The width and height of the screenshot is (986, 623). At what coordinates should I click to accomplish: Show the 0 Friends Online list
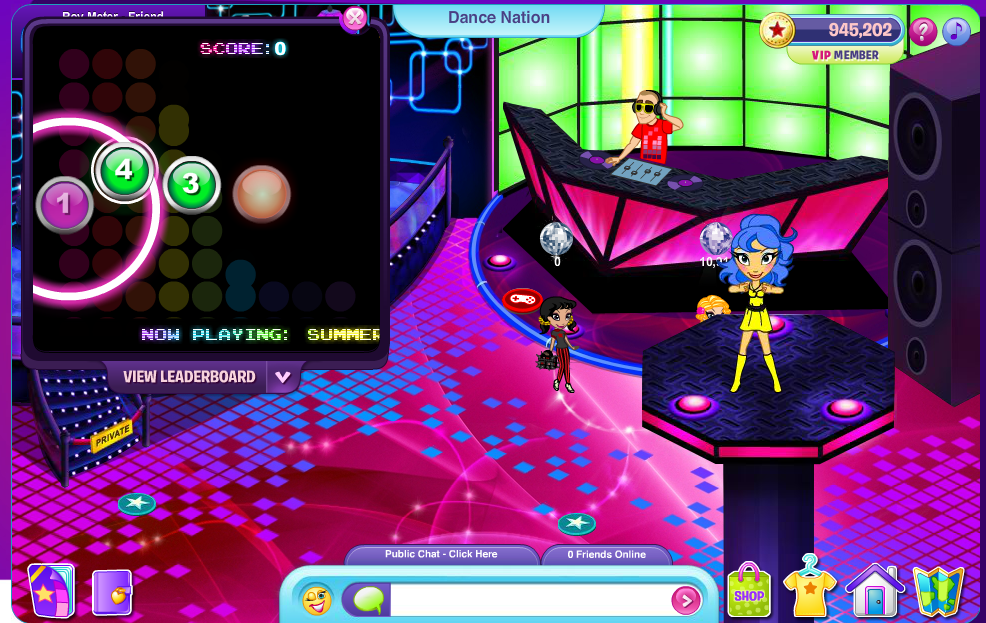tap(606, 554)
